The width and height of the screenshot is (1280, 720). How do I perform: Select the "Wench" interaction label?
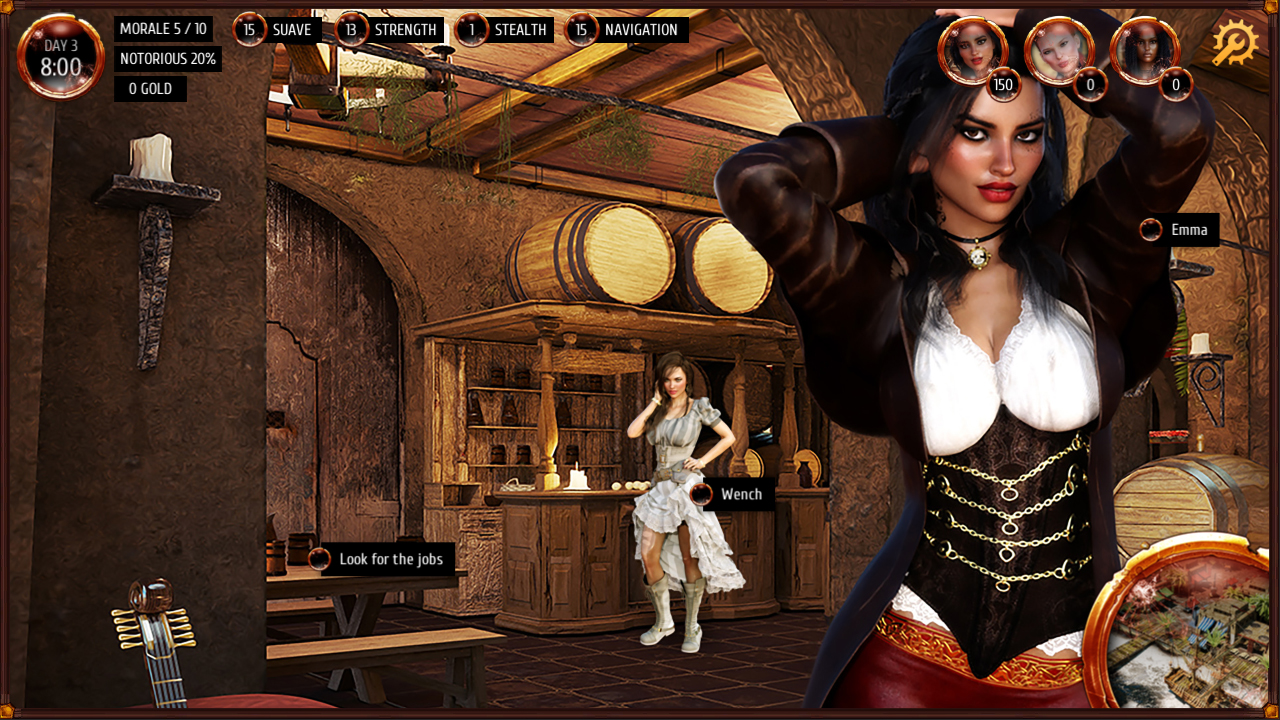coord(732,494)
